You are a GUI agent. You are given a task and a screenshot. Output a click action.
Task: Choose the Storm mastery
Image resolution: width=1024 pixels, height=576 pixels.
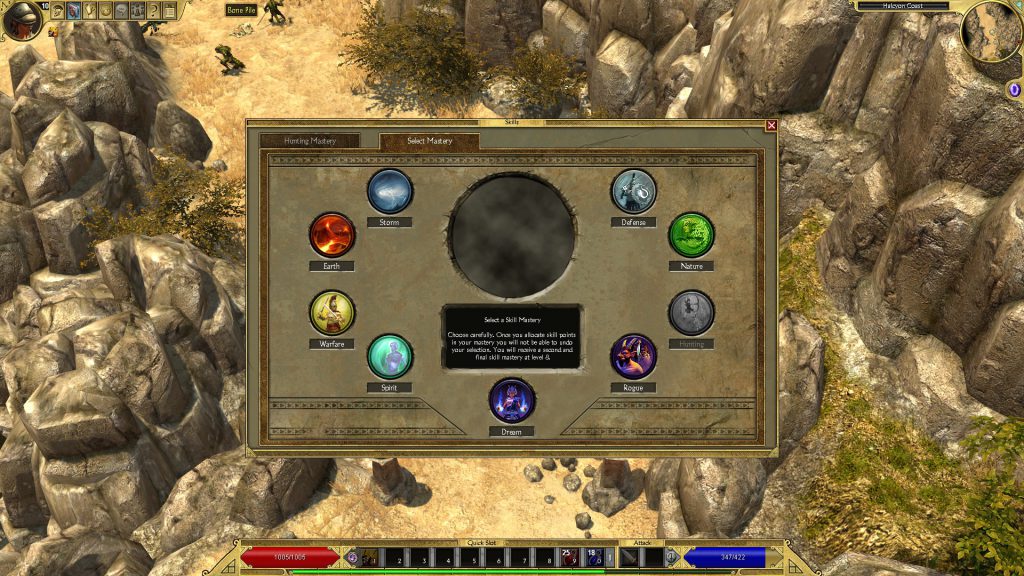coord(390,191)
